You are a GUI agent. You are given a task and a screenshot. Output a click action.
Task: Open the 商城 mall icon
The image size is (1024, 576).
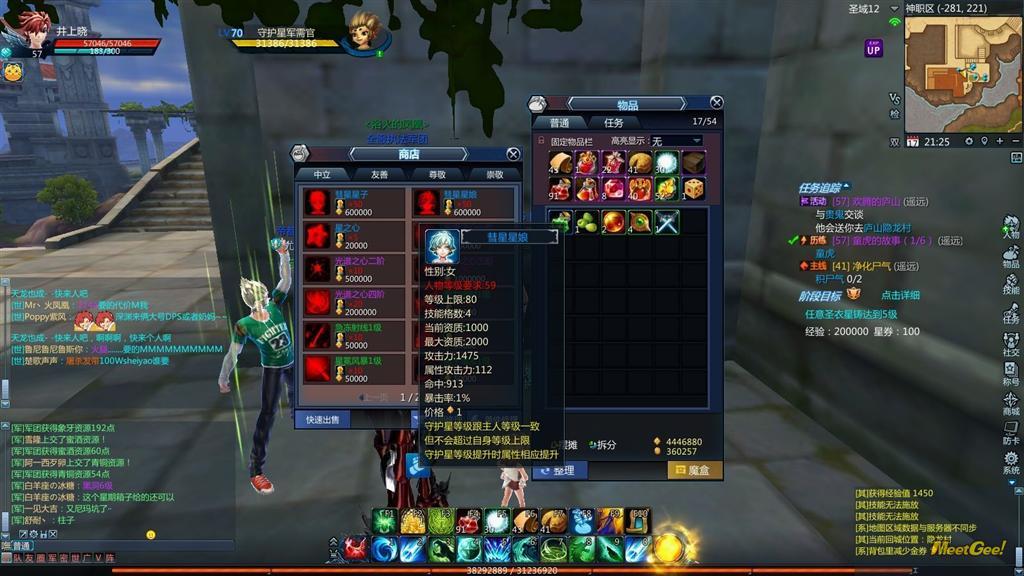pos(1011,404)
